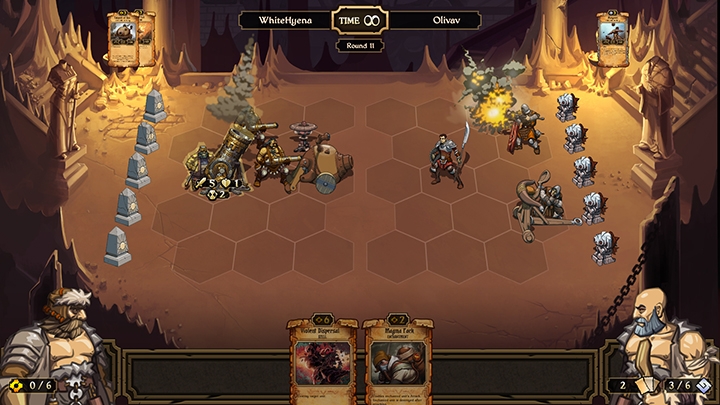
Task: Select the Violent Dispersal card in hand
Action: [323, 362]
